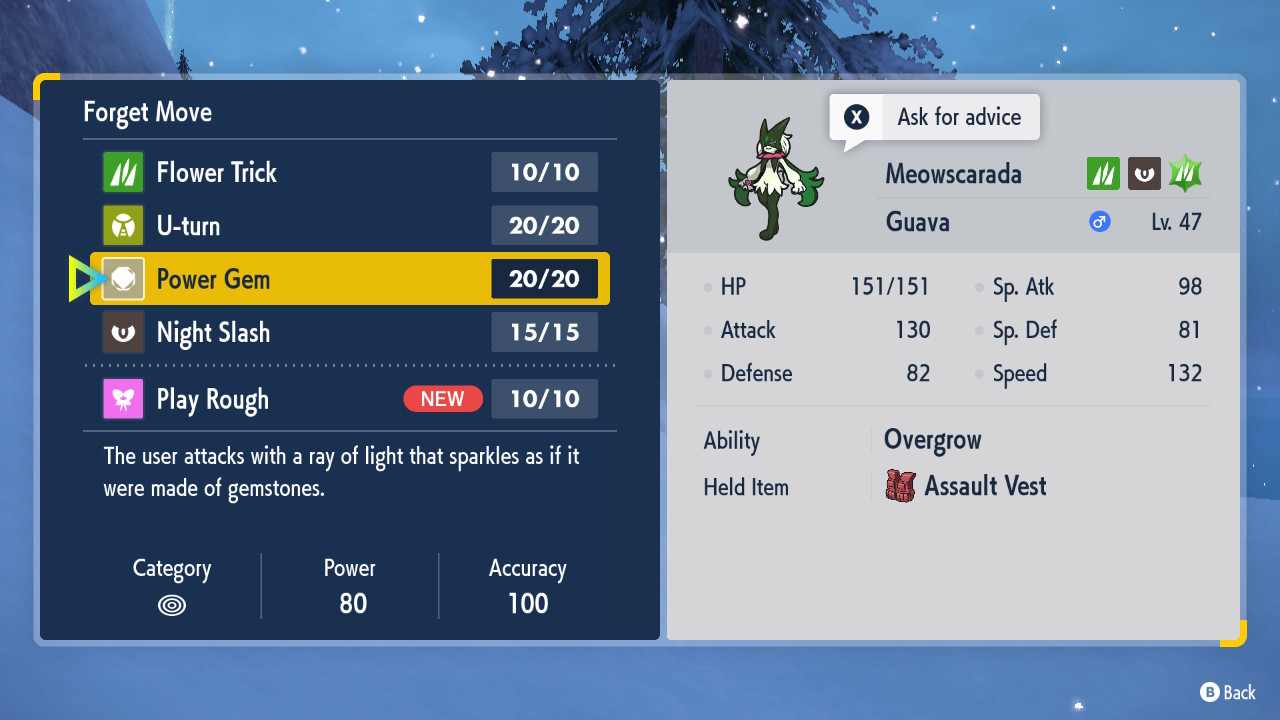Go back using the Back button
Image resolution: width=1280 pixels, height=720 pixels.
(1228, 692)
